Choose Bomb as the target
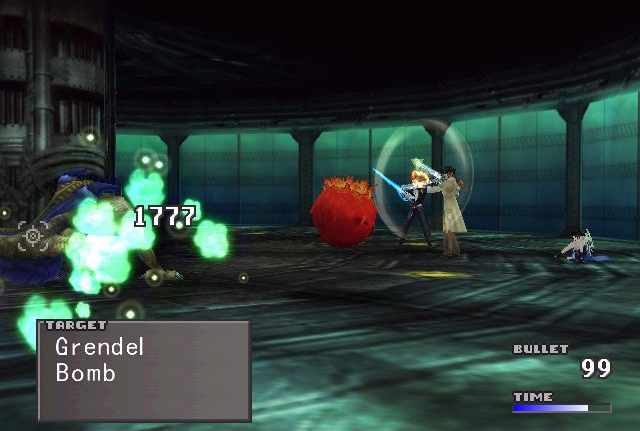This screenshot has height=431, width=640. coord(86,374)
